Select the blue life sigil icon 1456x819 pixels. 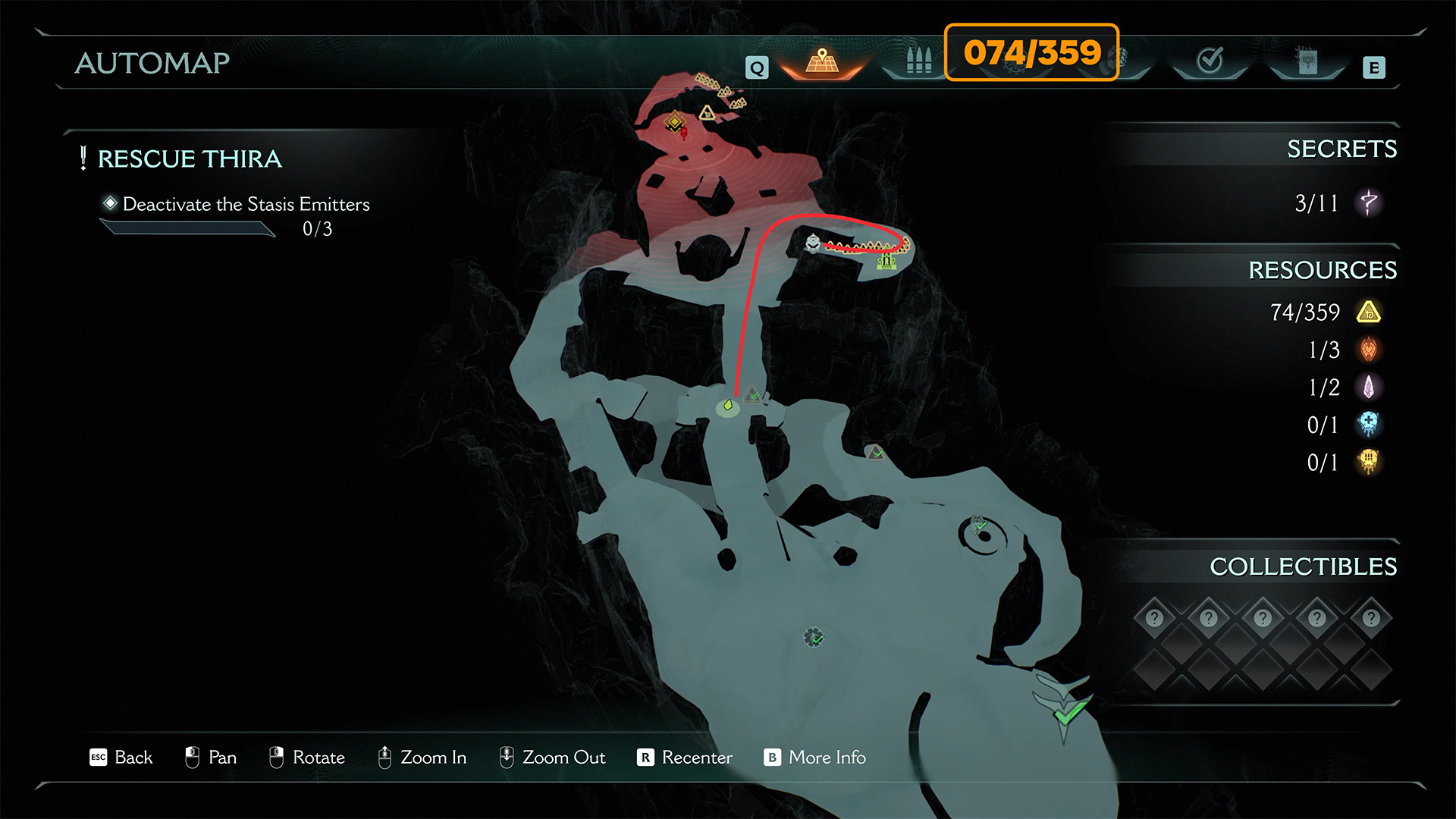(1369, 425)
